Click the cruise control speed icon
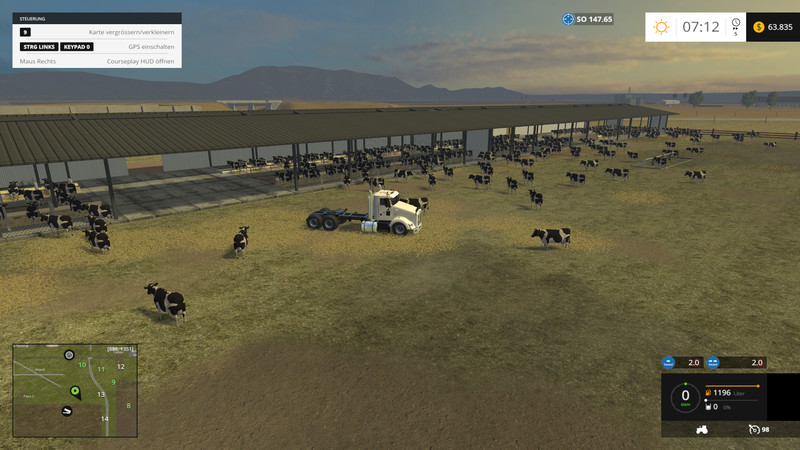800x450 pixels. (x=753, y=429)
